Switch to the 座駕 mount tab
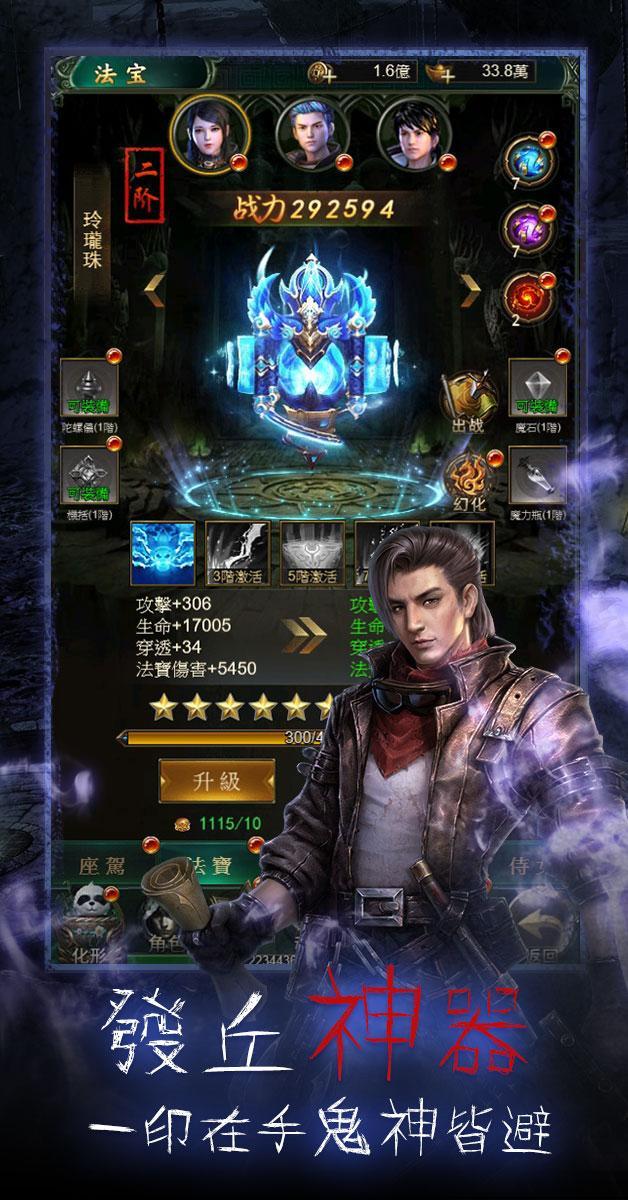 [x=109, y=866]
